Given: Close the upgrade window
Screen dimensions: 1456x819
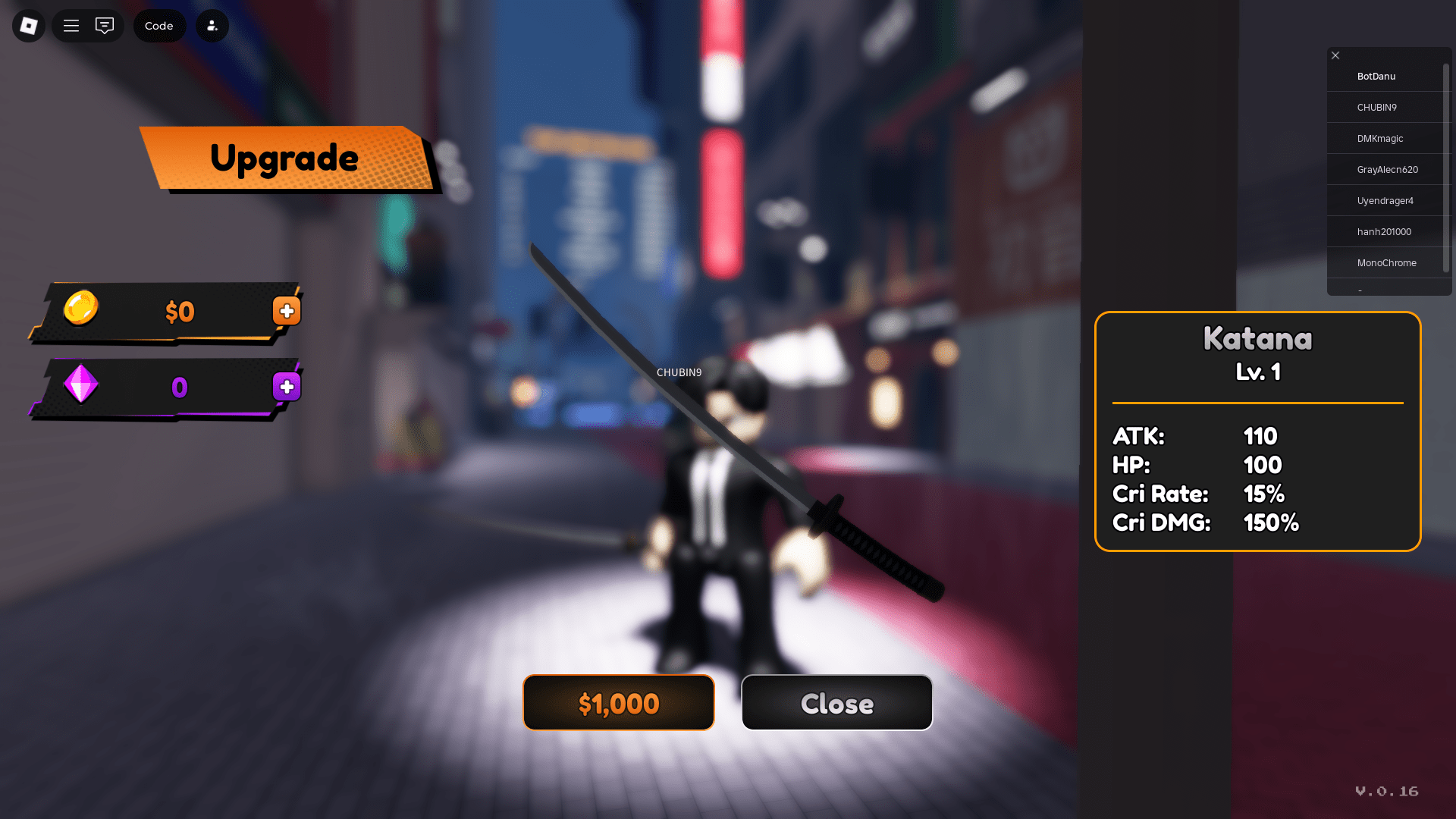Looking at the screenshot, I should coord(836,703).
